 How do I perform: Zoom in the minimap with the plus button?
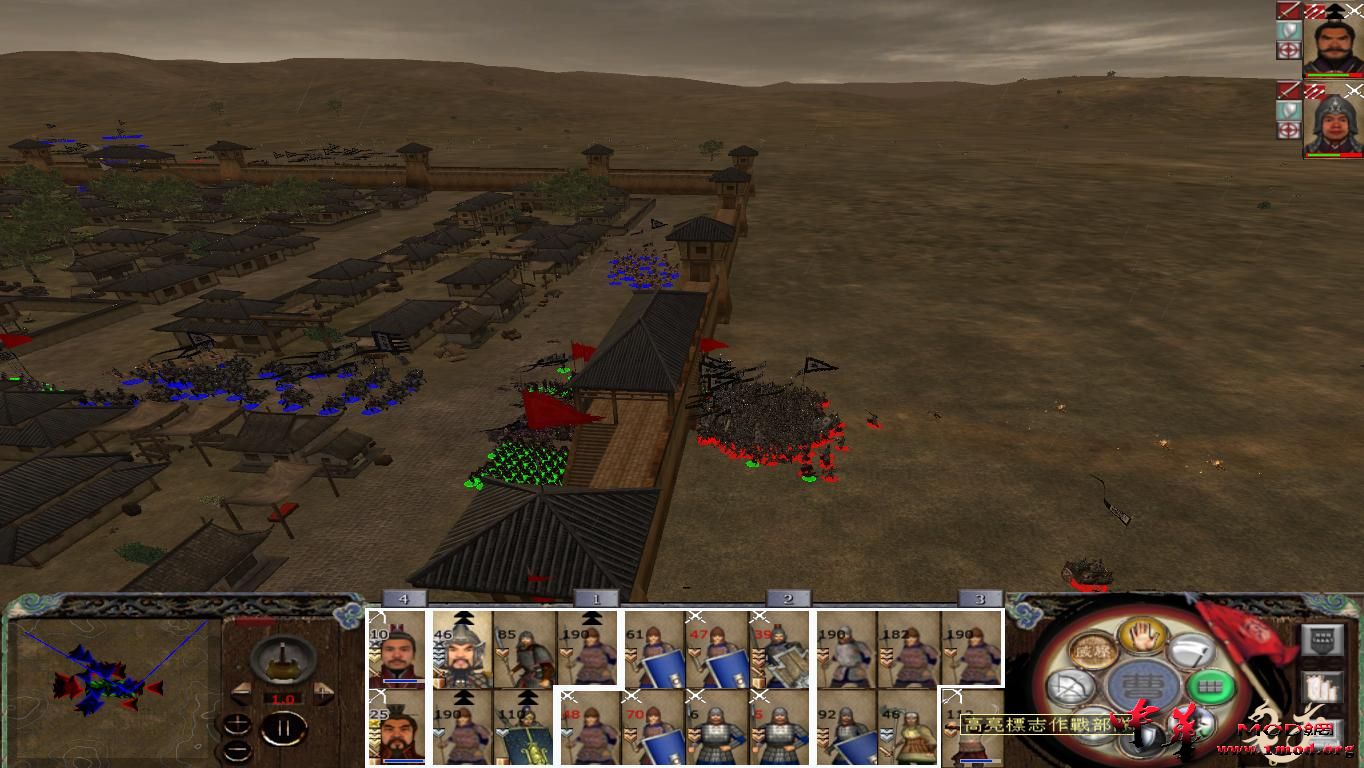pyautogui.click(x=237, y=722)
